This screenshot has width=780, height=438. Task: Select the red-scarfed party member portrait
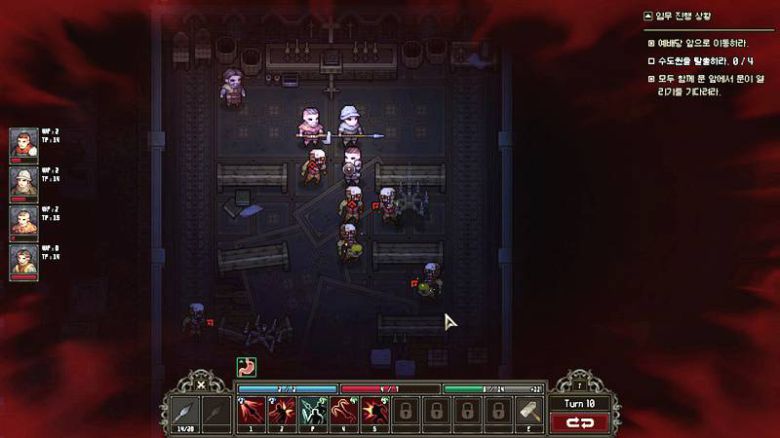click(24, 145)
